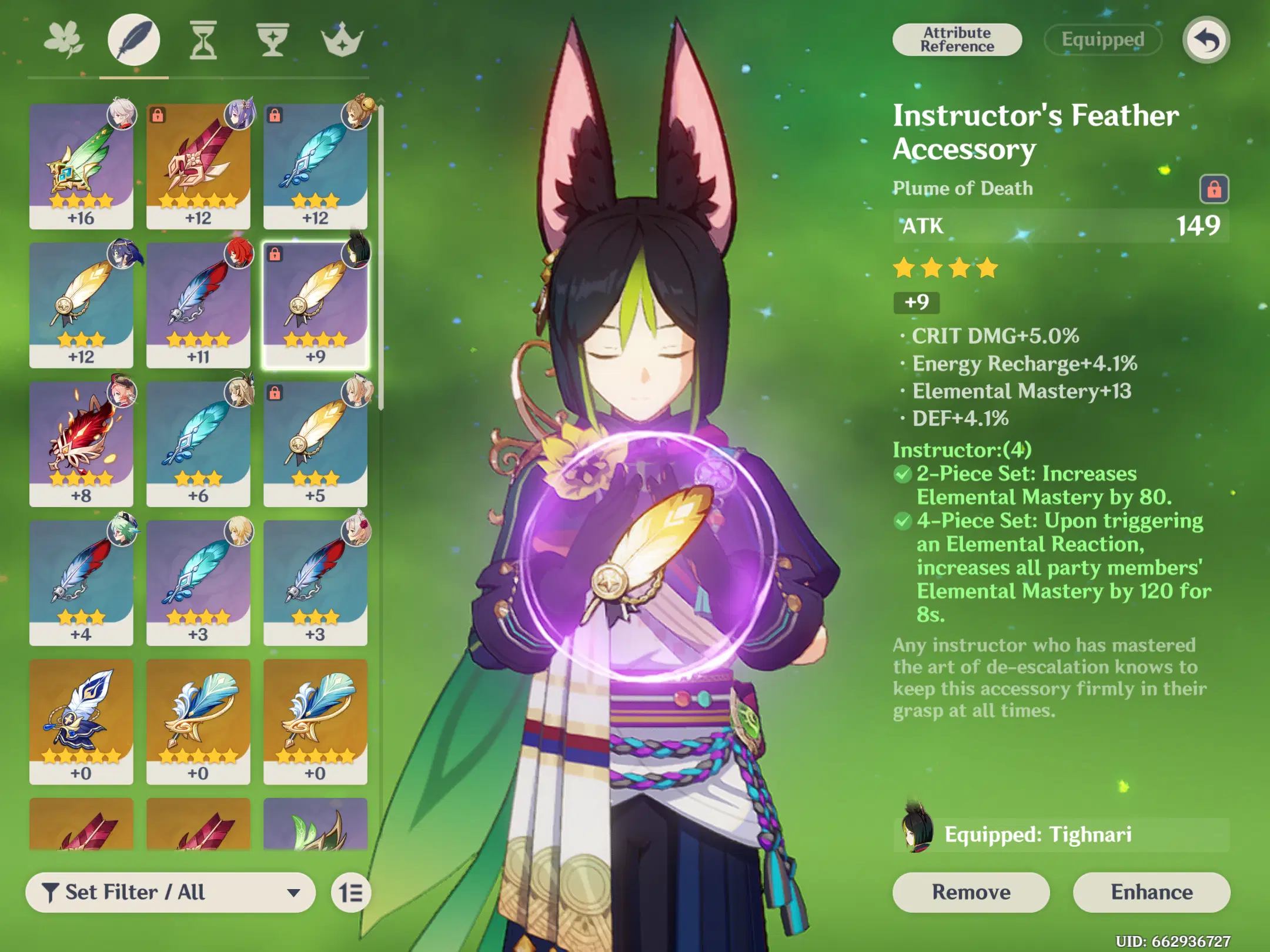Image resolution: width=1270 pixels, height=952 pixels.
Task: Toggle the lock on Instructor's Feather Accessory
Action: tap(1214, 189)
